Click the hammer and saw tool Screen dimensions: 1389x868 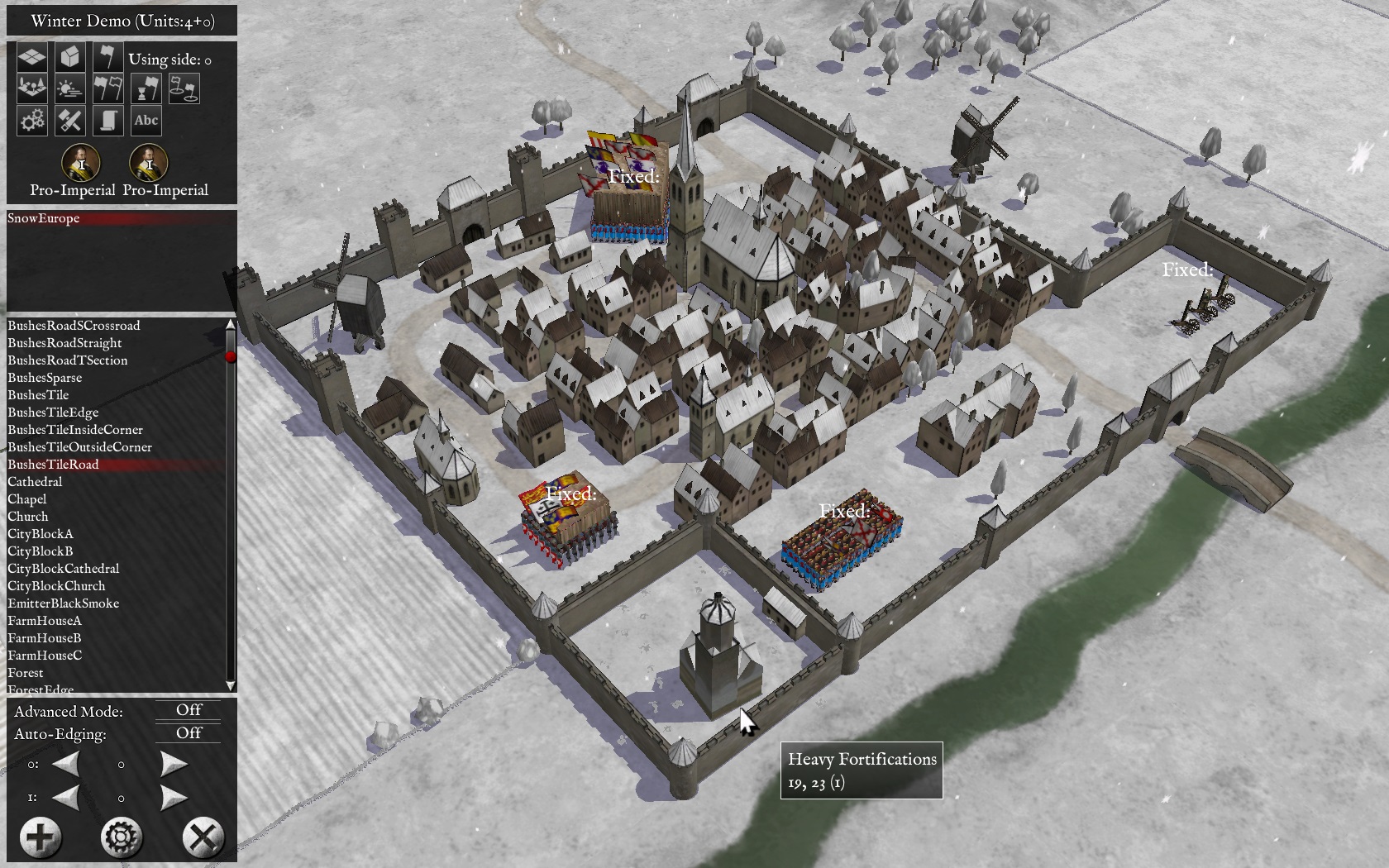(x=70, y=121)
